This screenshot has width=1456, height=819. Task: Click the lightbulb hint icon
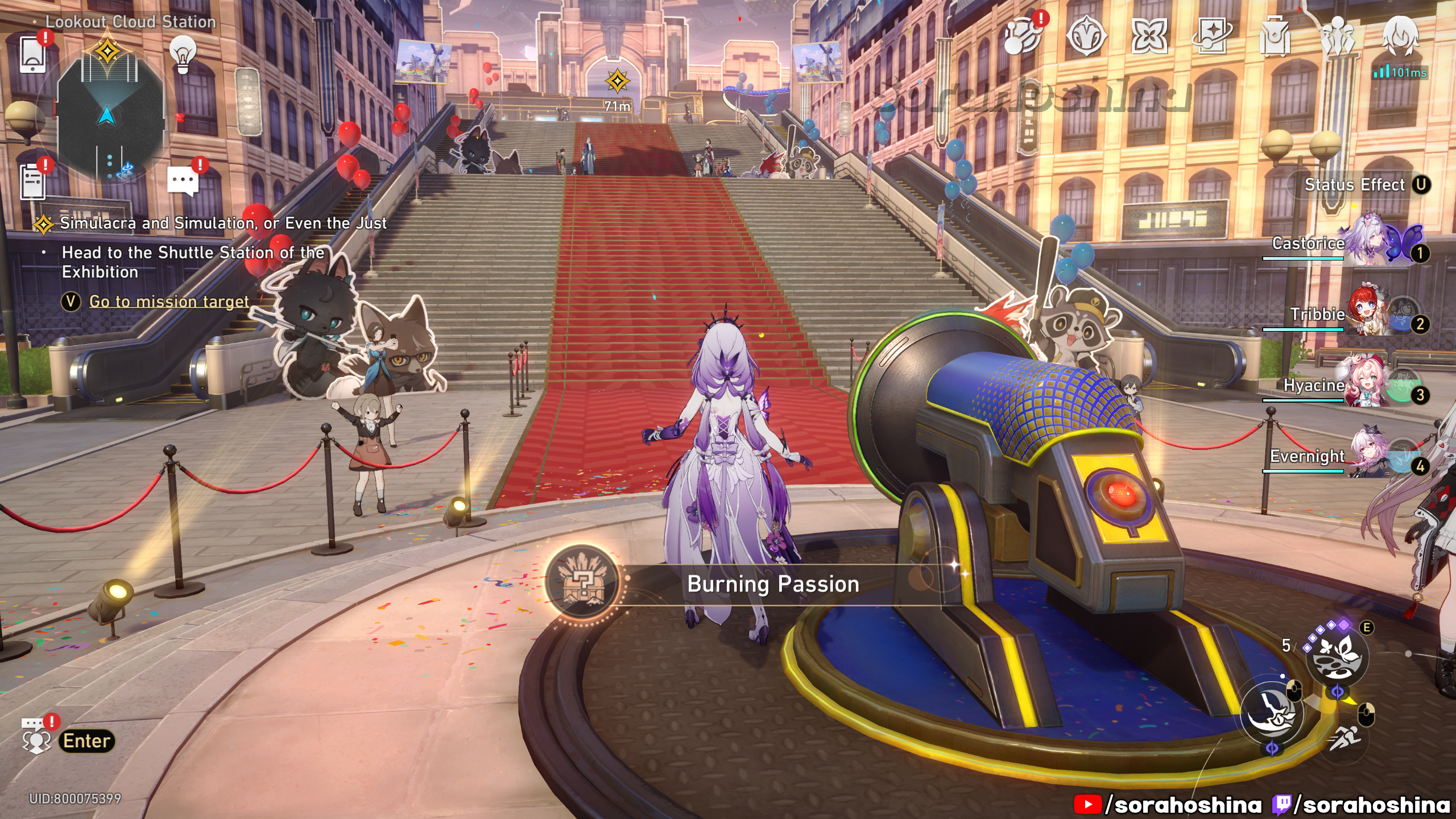click(183, 55)
